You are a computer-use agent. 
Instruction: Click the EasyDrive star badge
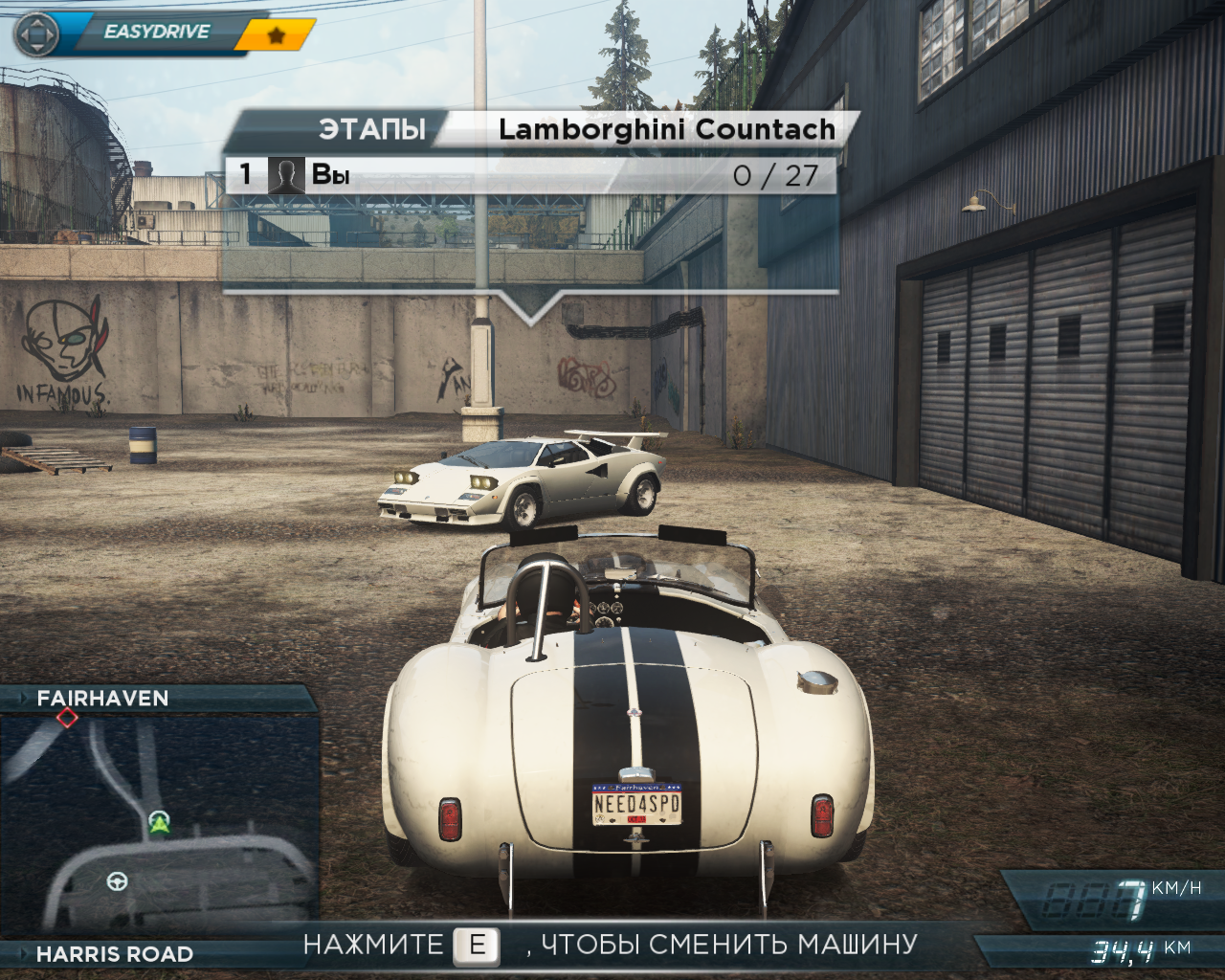coord(277,35)
